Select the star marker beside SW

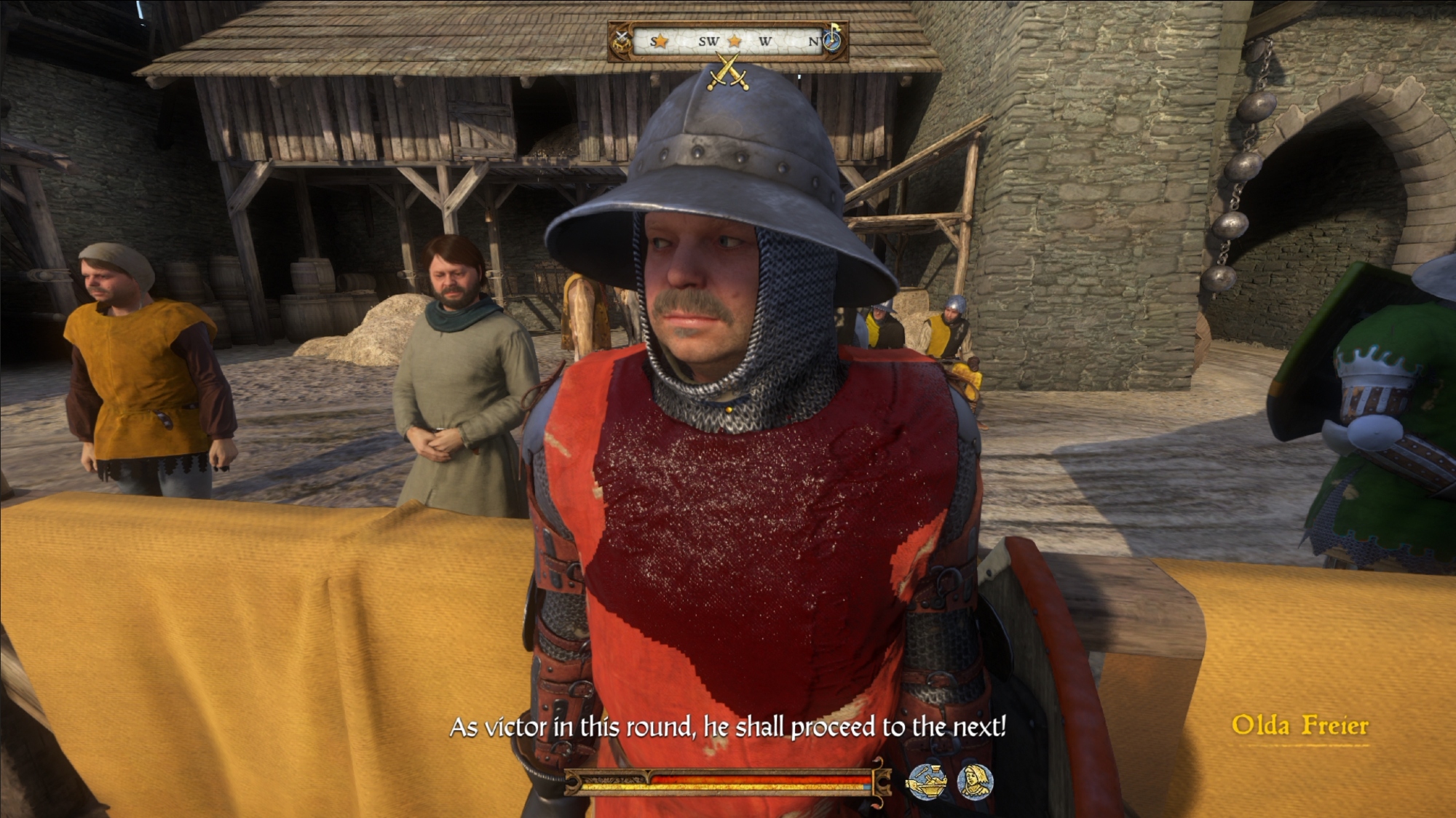tap(735, 41)
